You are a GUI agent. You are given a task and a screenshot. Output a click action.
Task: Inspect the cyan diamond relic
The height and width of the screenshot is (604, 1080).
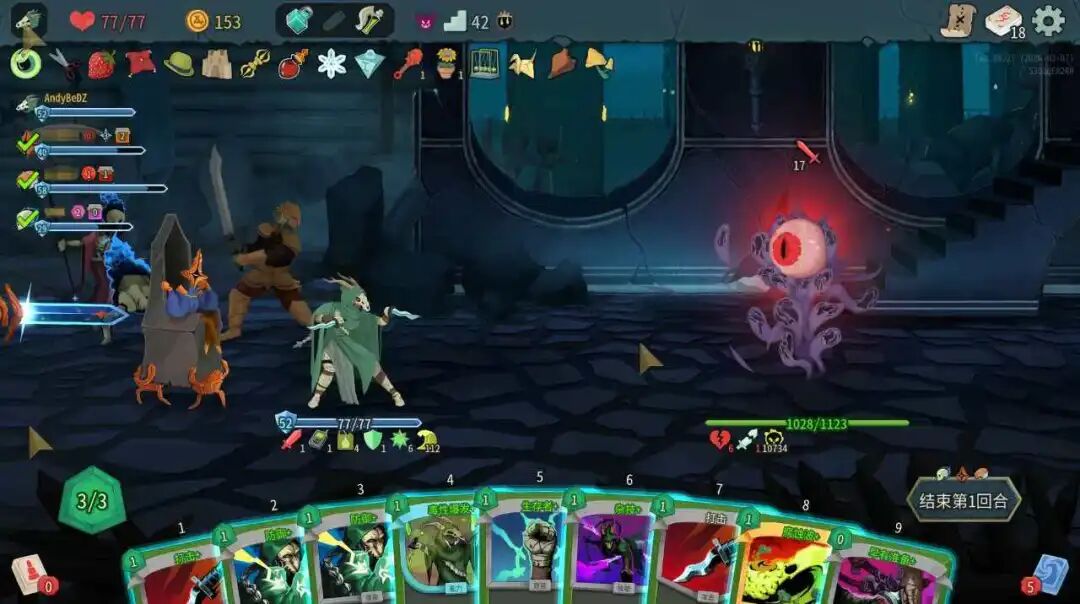(x=369, y=64)
